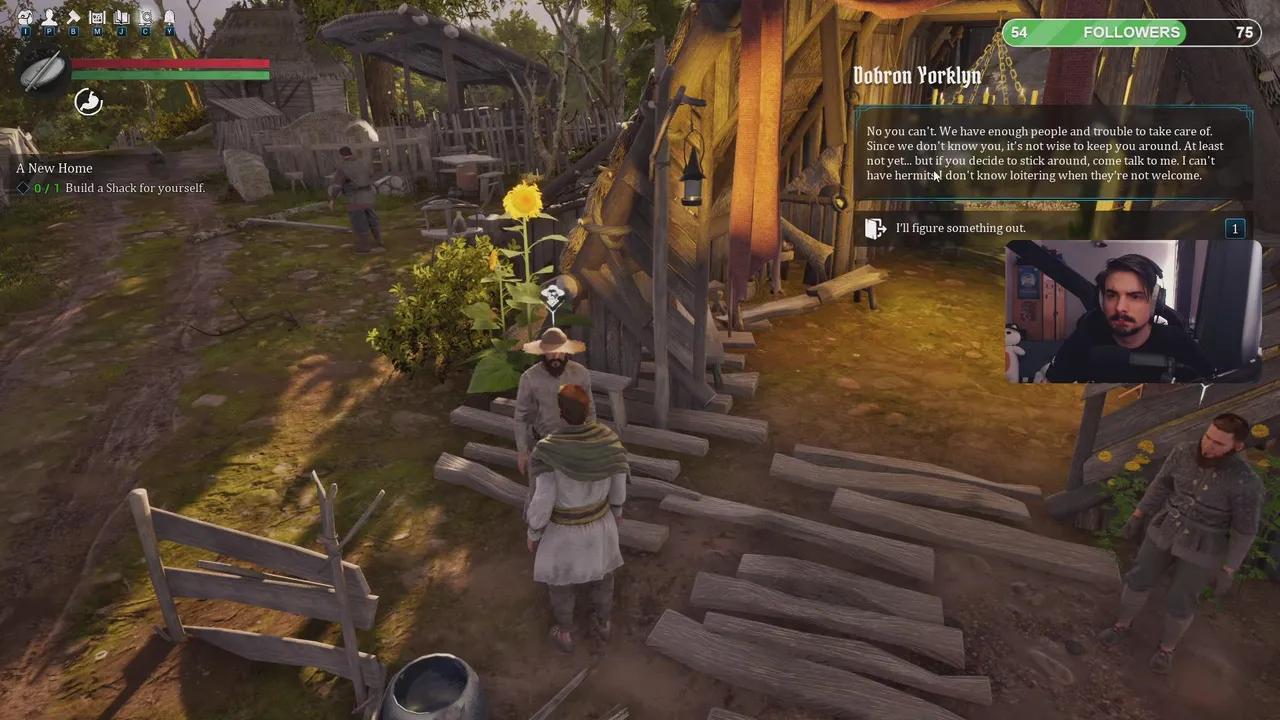Image resolution: width=1280 pixels, height=720 pixels.
Task: Click the stomach hunger status icon
Action: tap(88, 101)
